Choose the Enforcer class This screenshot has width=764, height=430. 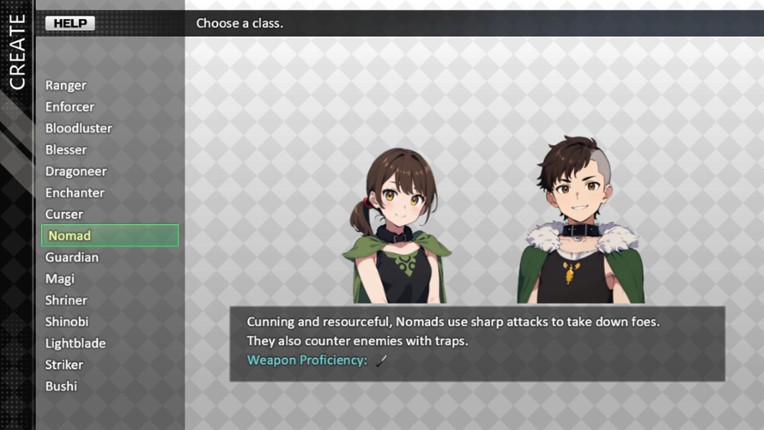tap(70, 107)
